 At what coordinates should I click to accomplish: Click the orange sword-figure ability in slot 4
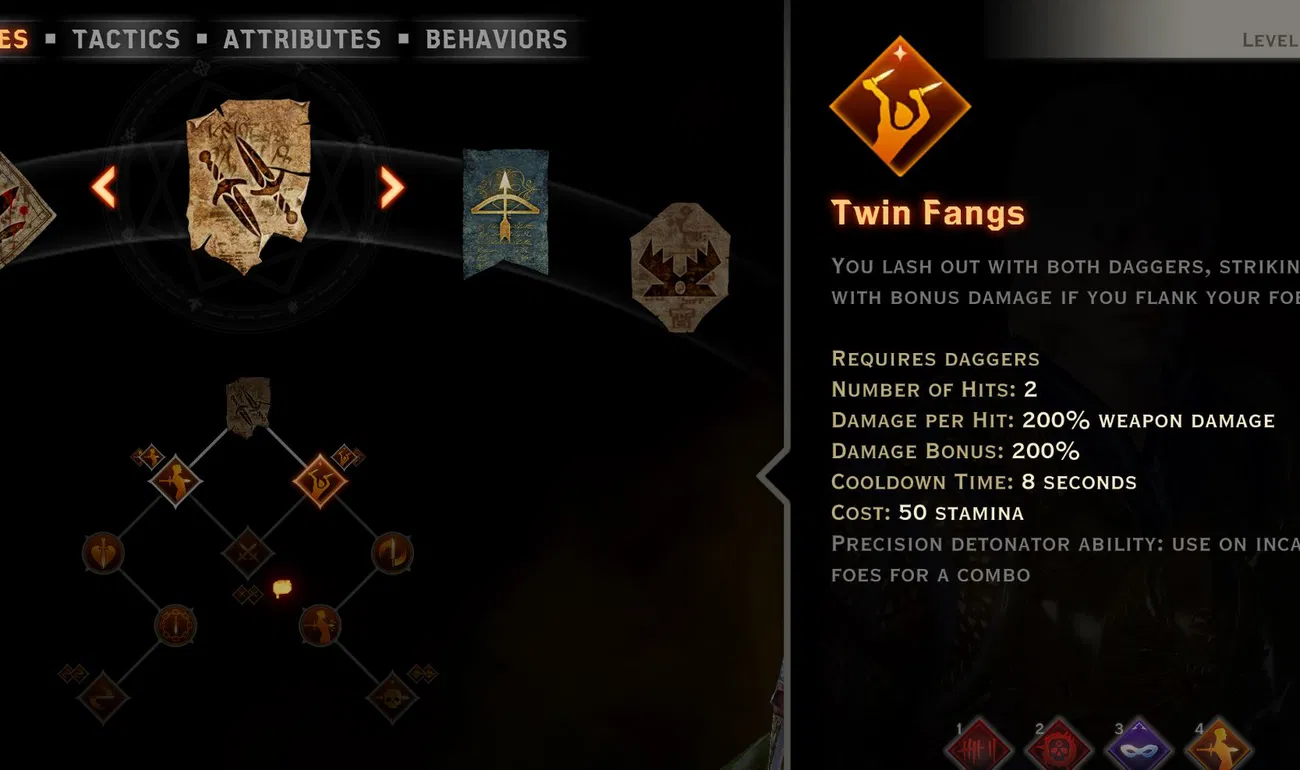pyautogui.click(x=1218, y=748)
